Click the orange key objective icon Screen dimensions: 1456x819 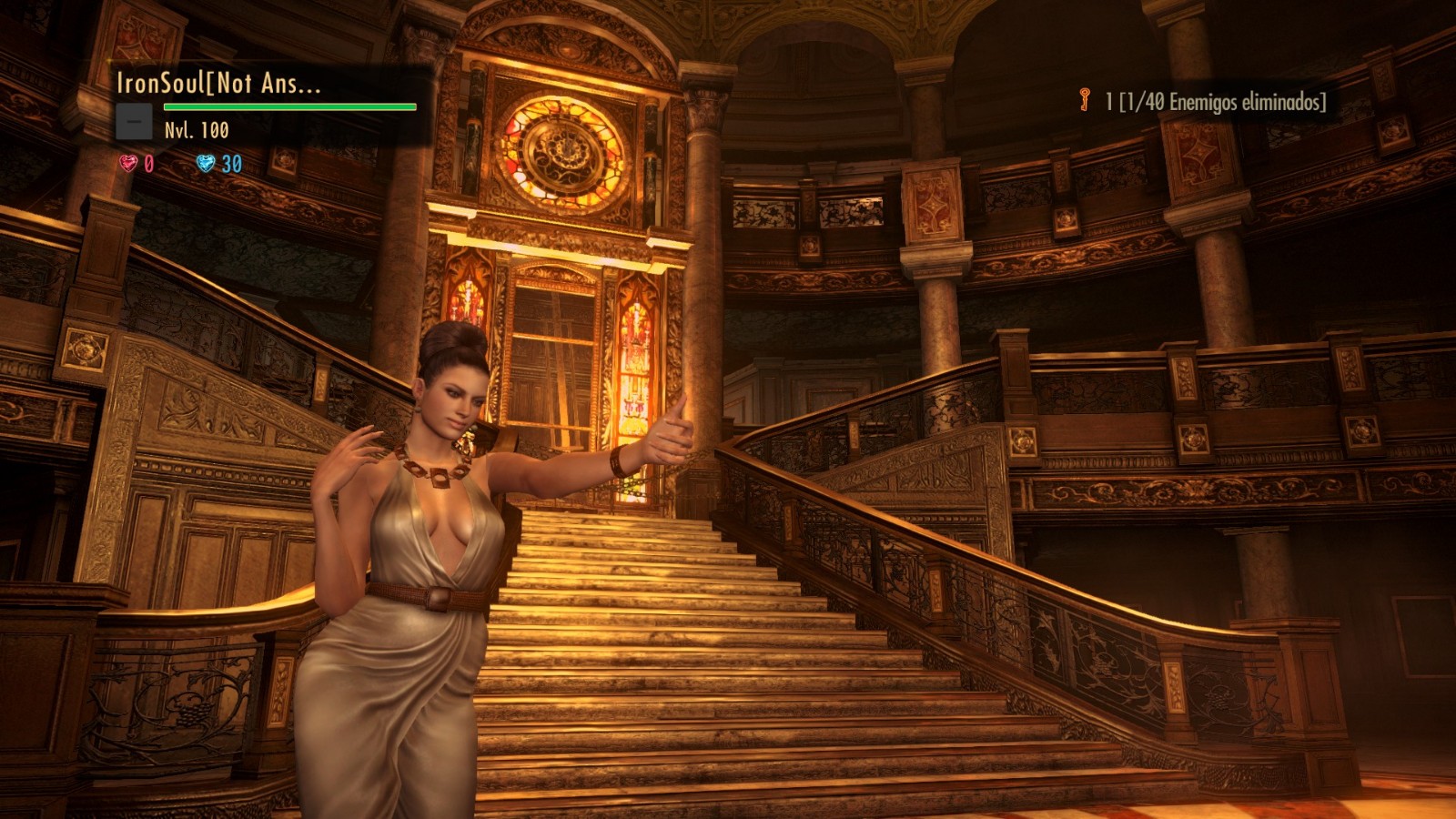pos(1084,100)
